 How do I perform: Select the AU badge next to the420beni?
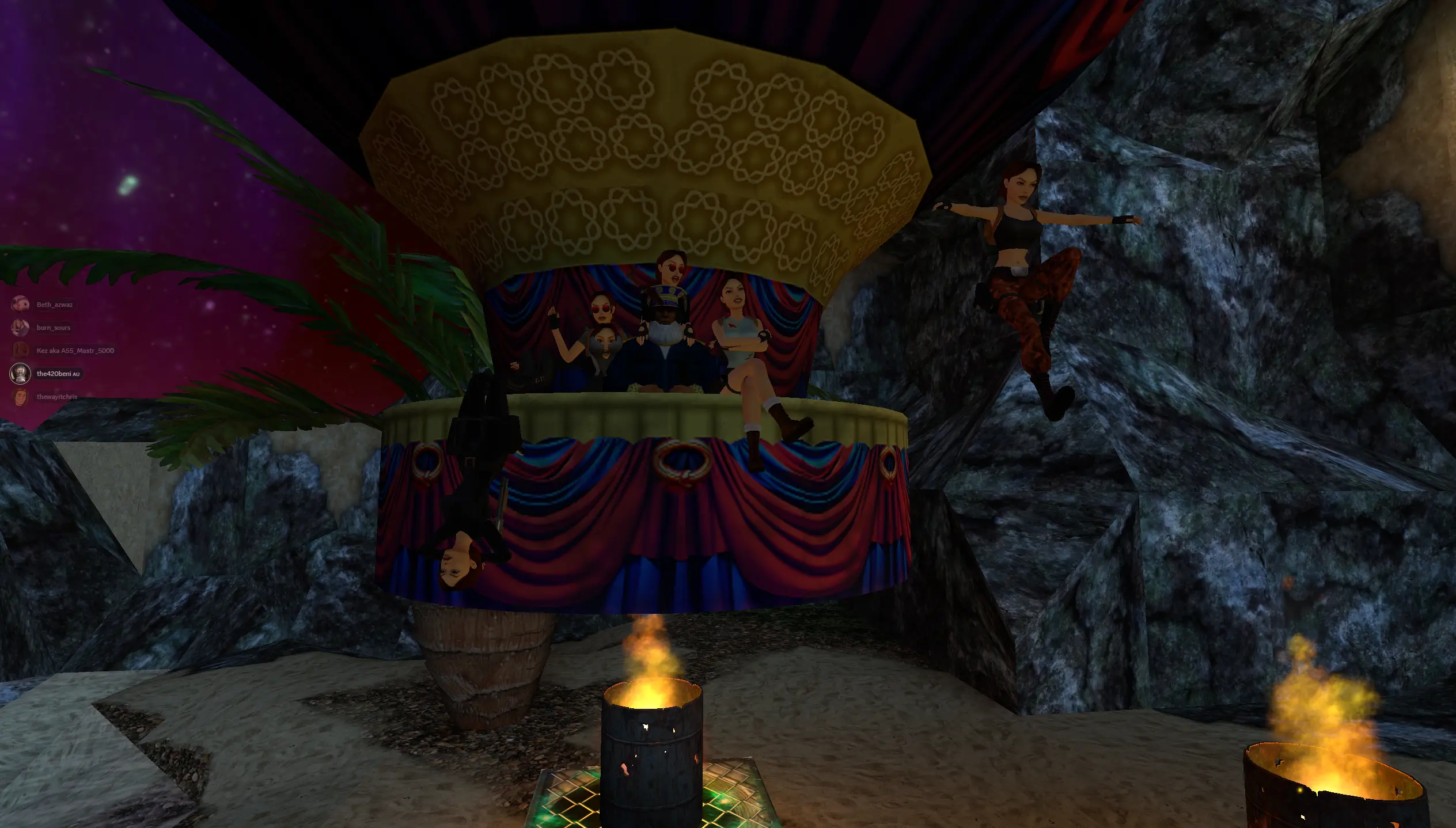(77, 373)
